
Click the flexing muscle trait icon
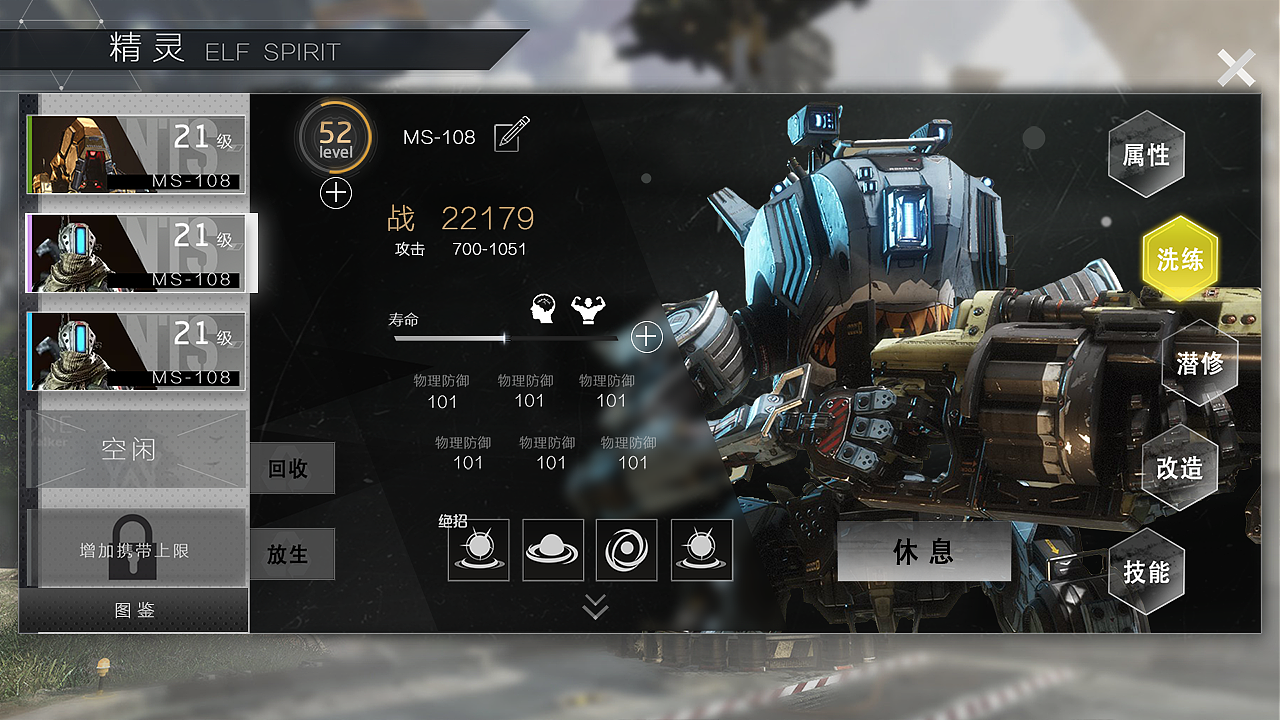pyautogui.click(x=588, y=310)
